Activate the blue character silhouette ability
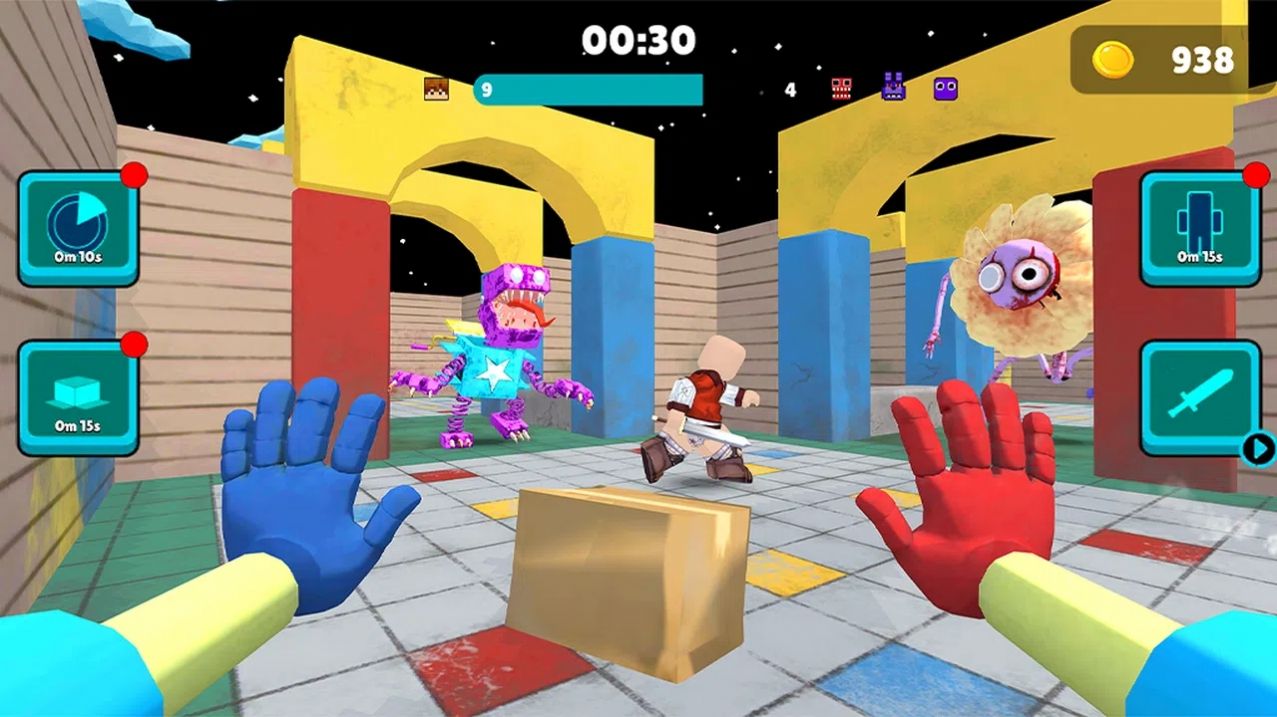The image size is (1277, 717). point(1199,227)
